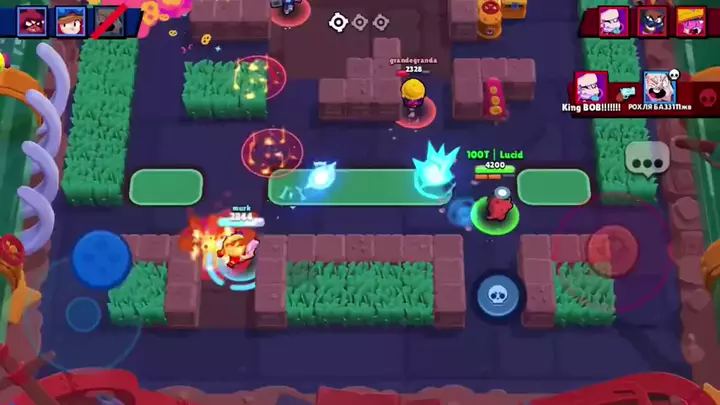Select the crossed-out teammate portrait
The width and height of the screenshot is (720, 405).
click(x=108, y=20)
